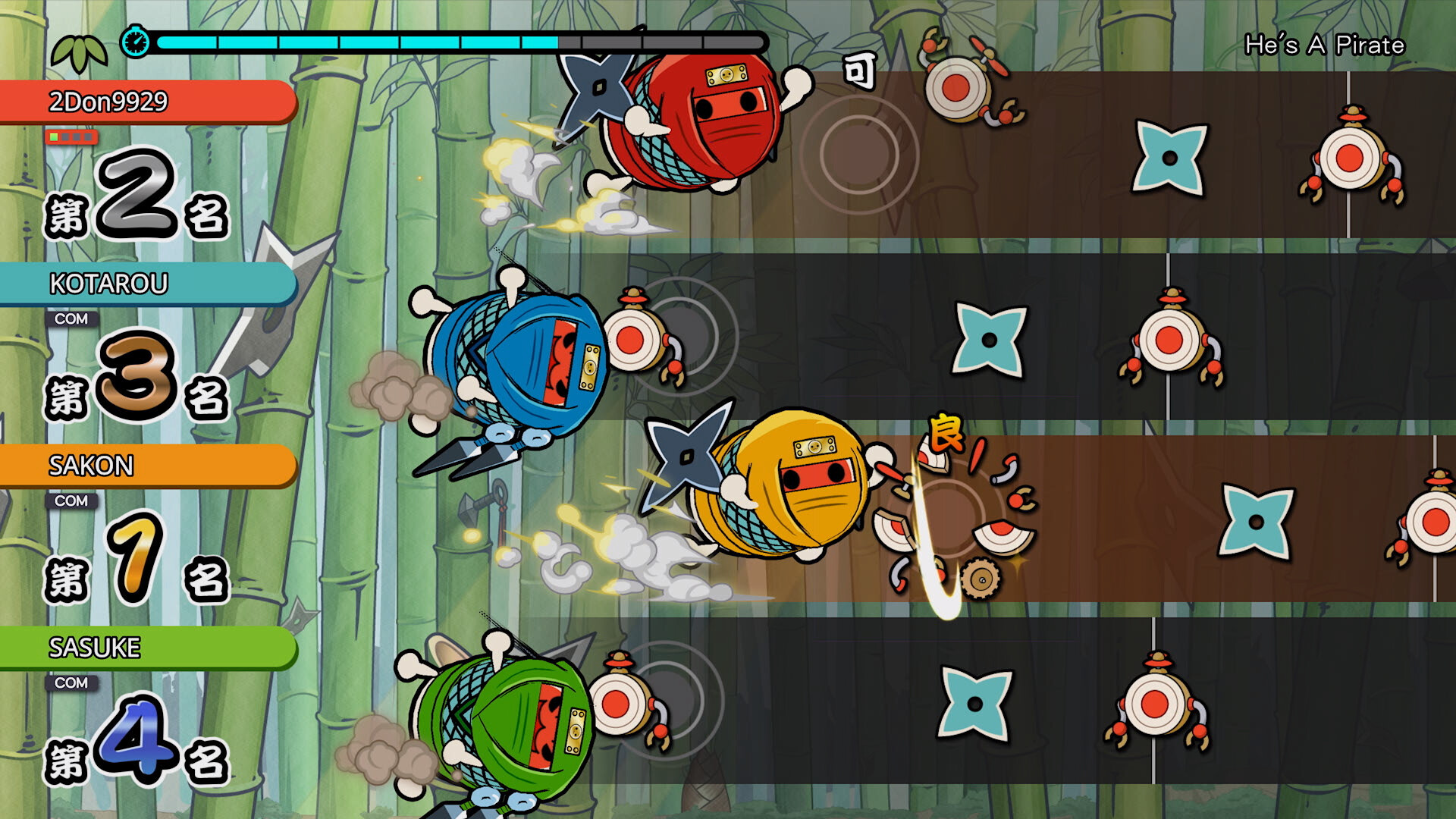
Task: Click the green bamboo leaf icon
Action: tap(79, 52)
